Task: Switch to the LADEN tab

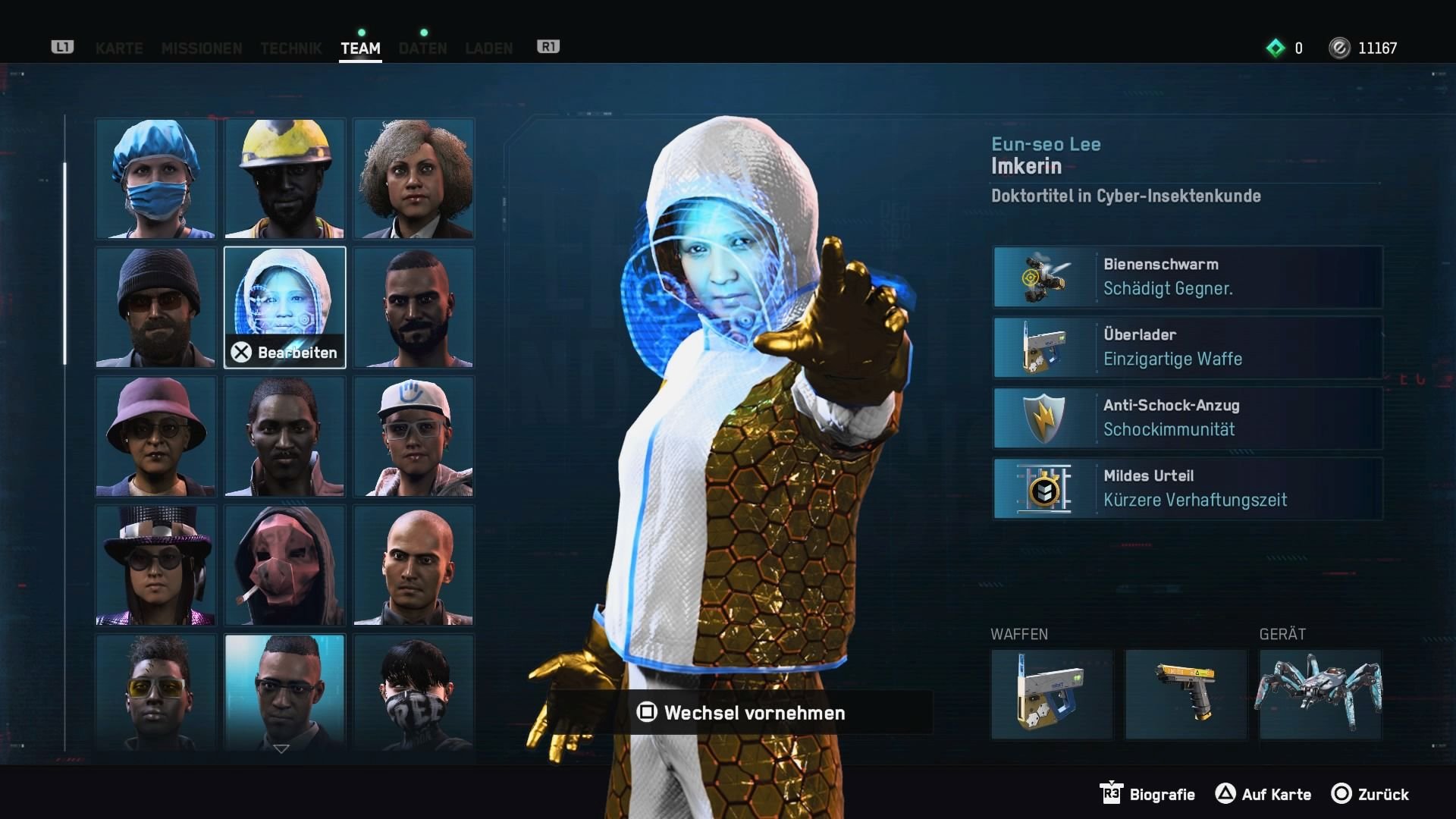Action: tap(489, 49)
